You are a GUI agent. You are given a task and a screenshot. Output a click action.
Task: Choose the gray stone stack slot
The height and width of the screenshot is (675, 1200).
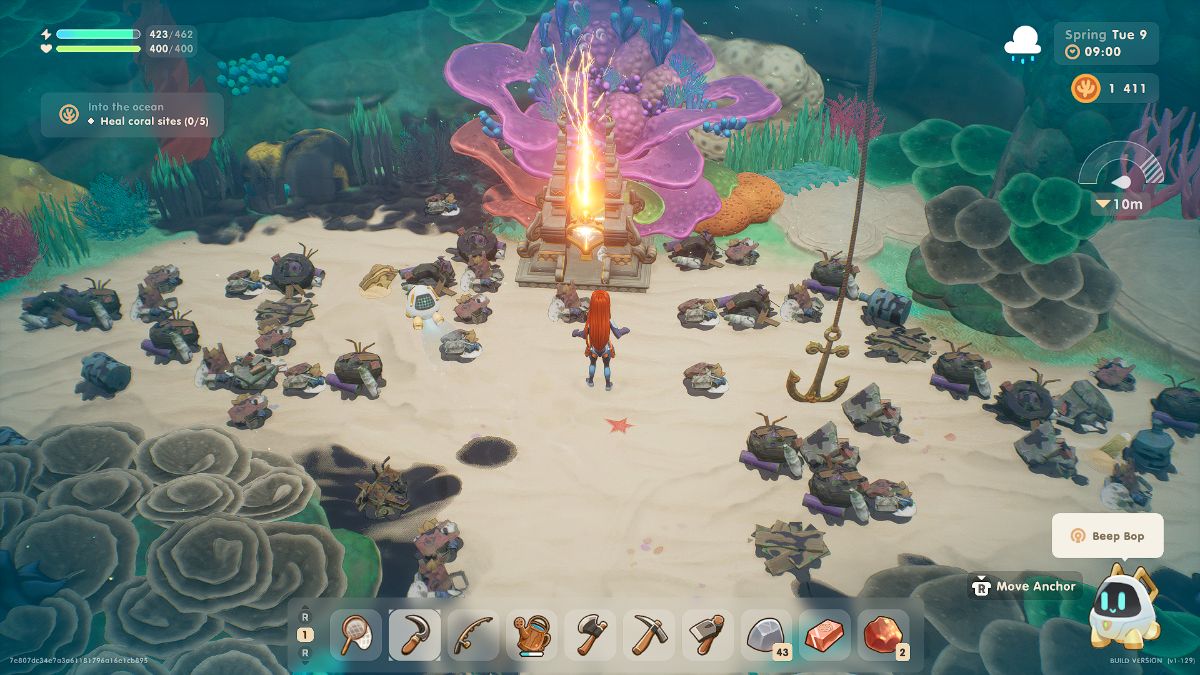pos(767,635)
